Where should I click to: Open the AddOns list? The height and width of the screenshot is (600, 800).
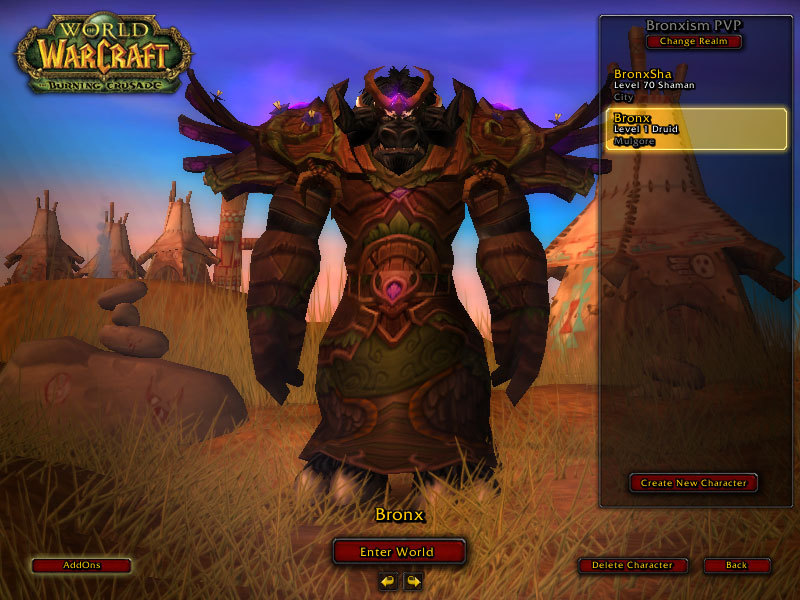(x=81, y=565)
